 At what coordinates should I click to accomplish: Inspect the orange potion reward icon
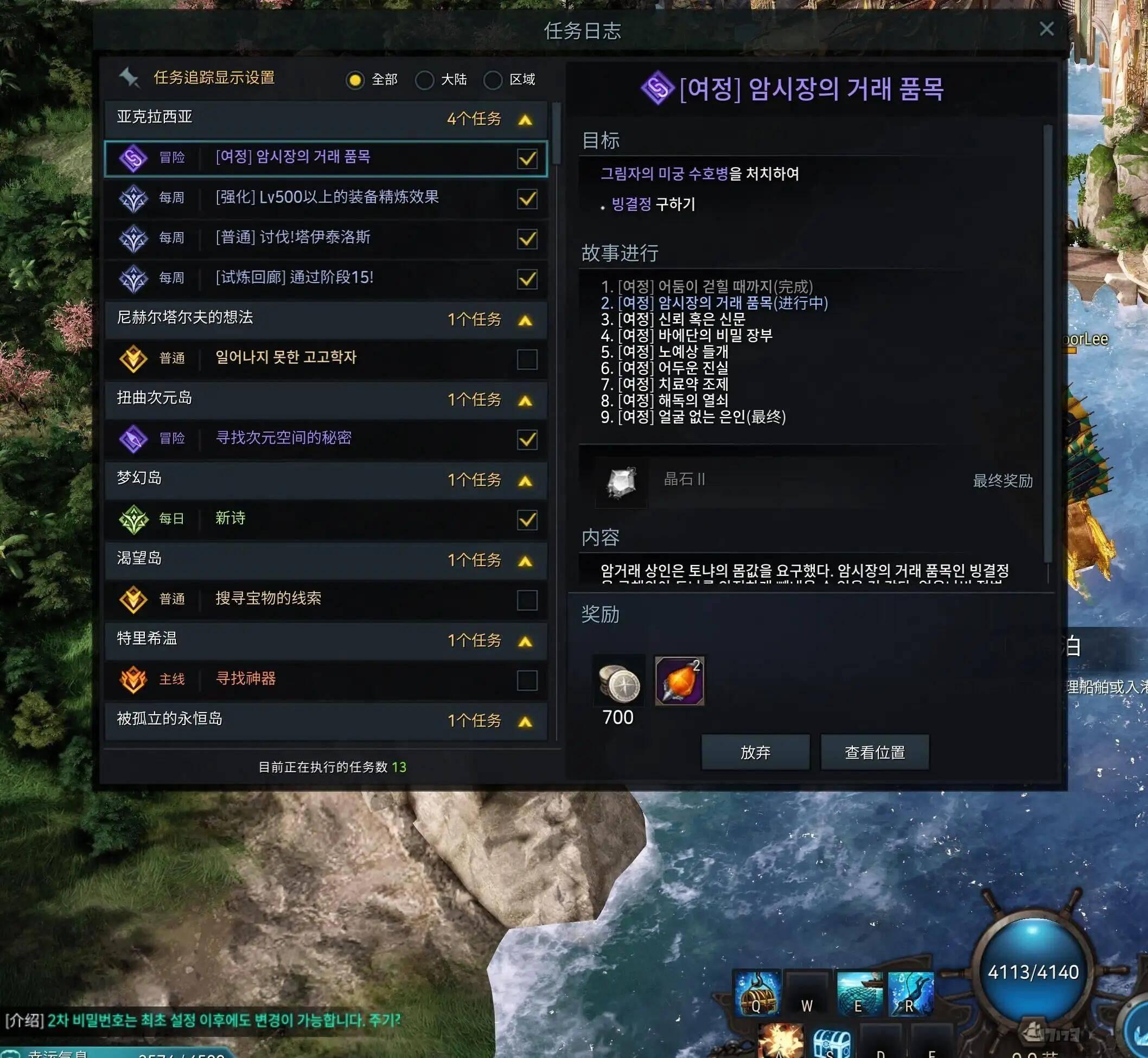click(679, 681)
